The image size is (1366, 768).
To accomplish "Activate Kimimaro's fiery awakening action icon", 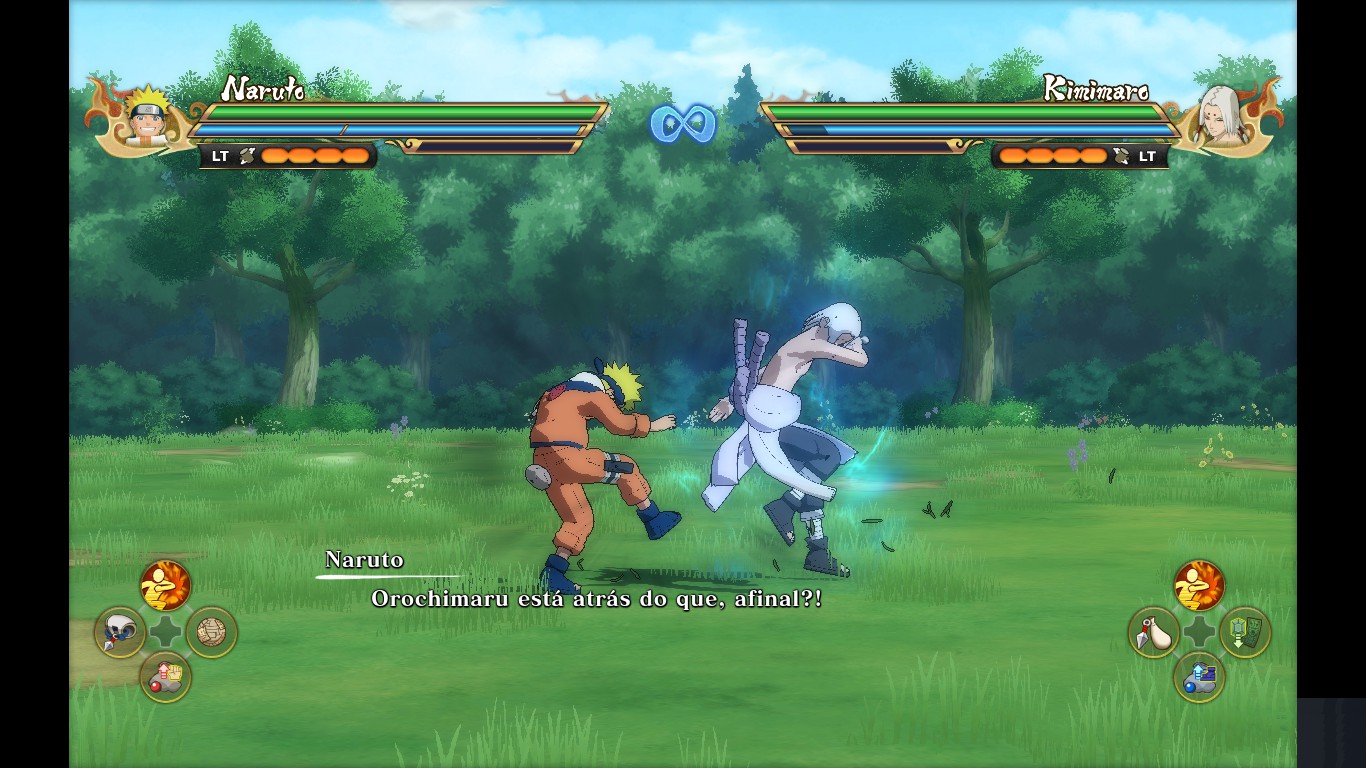I will [1198, 585].
